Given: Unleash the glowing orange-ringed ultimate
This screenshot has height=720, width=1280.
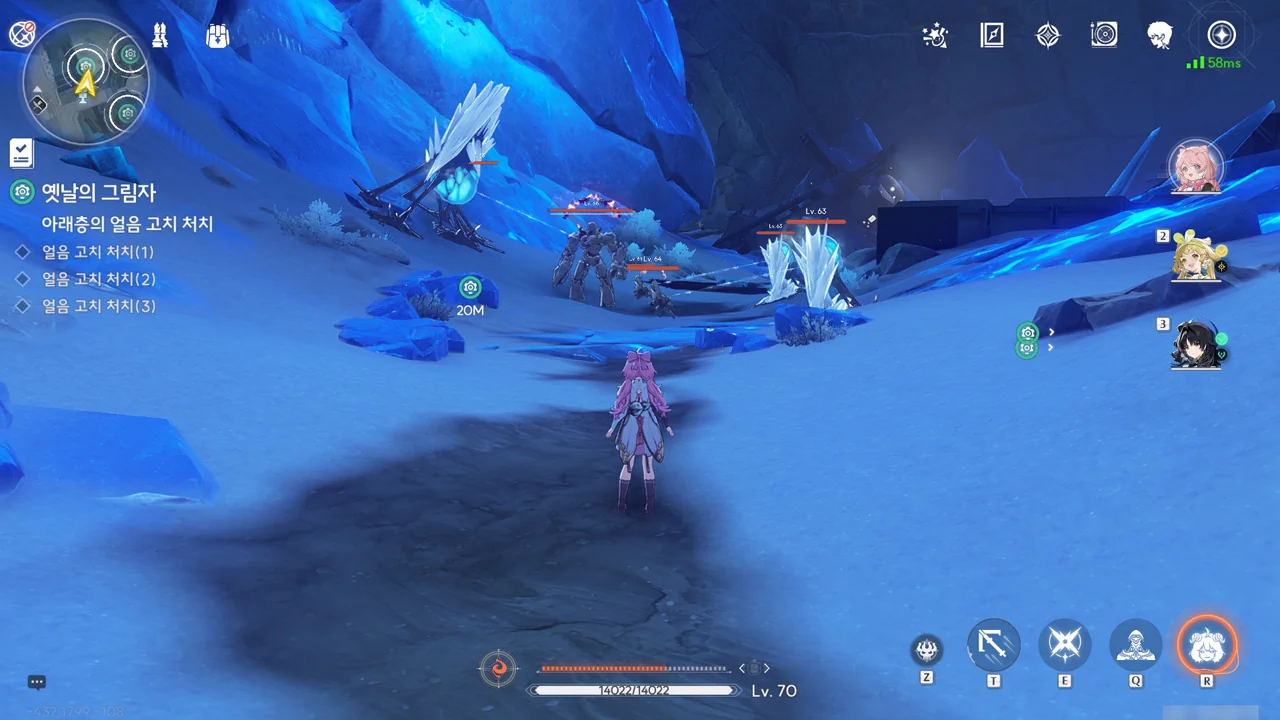Looking at the screenshot, I should (1207, 645).
